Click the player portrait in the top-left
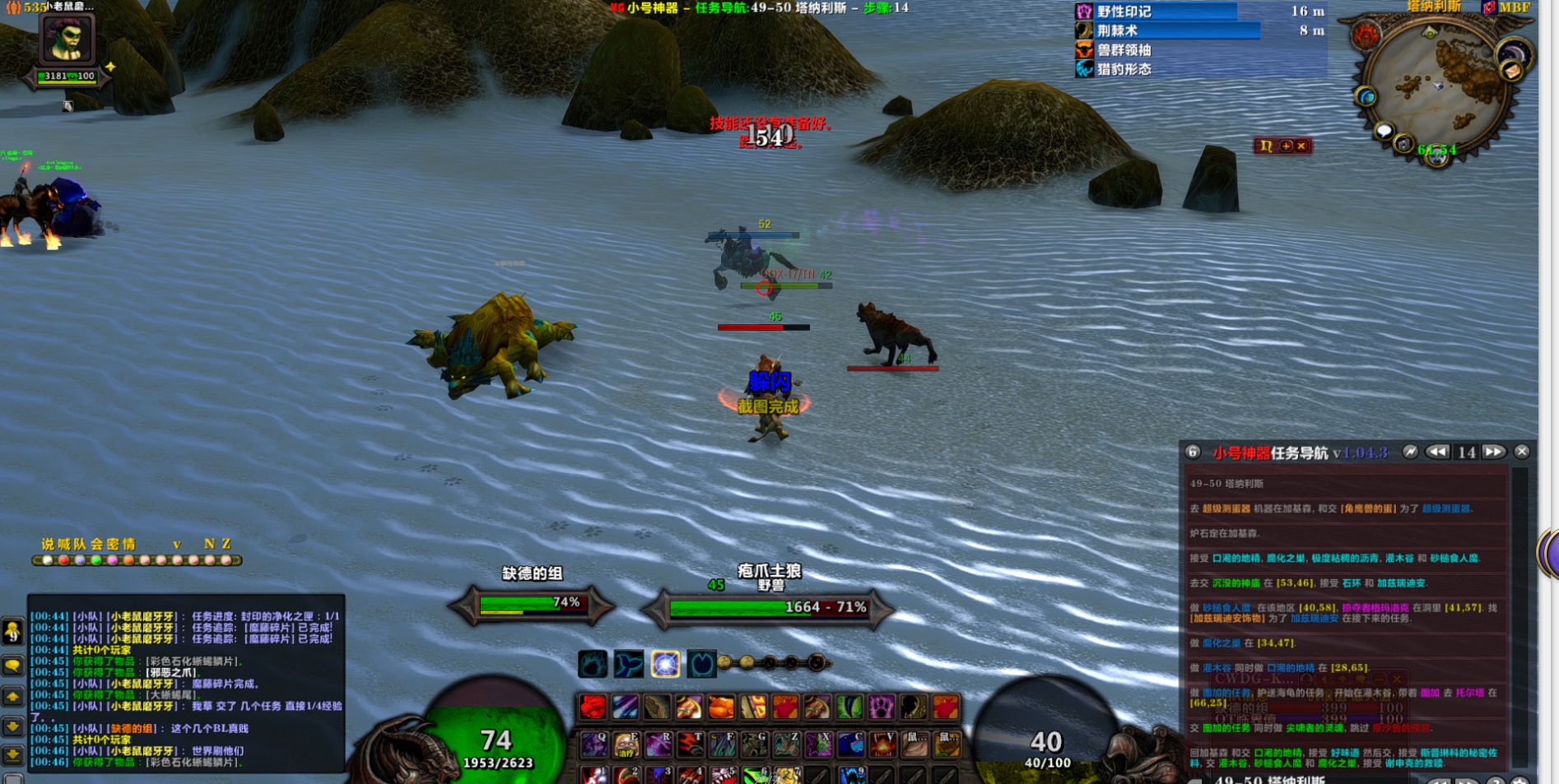 pyautogui.click(x=67, y=38)
